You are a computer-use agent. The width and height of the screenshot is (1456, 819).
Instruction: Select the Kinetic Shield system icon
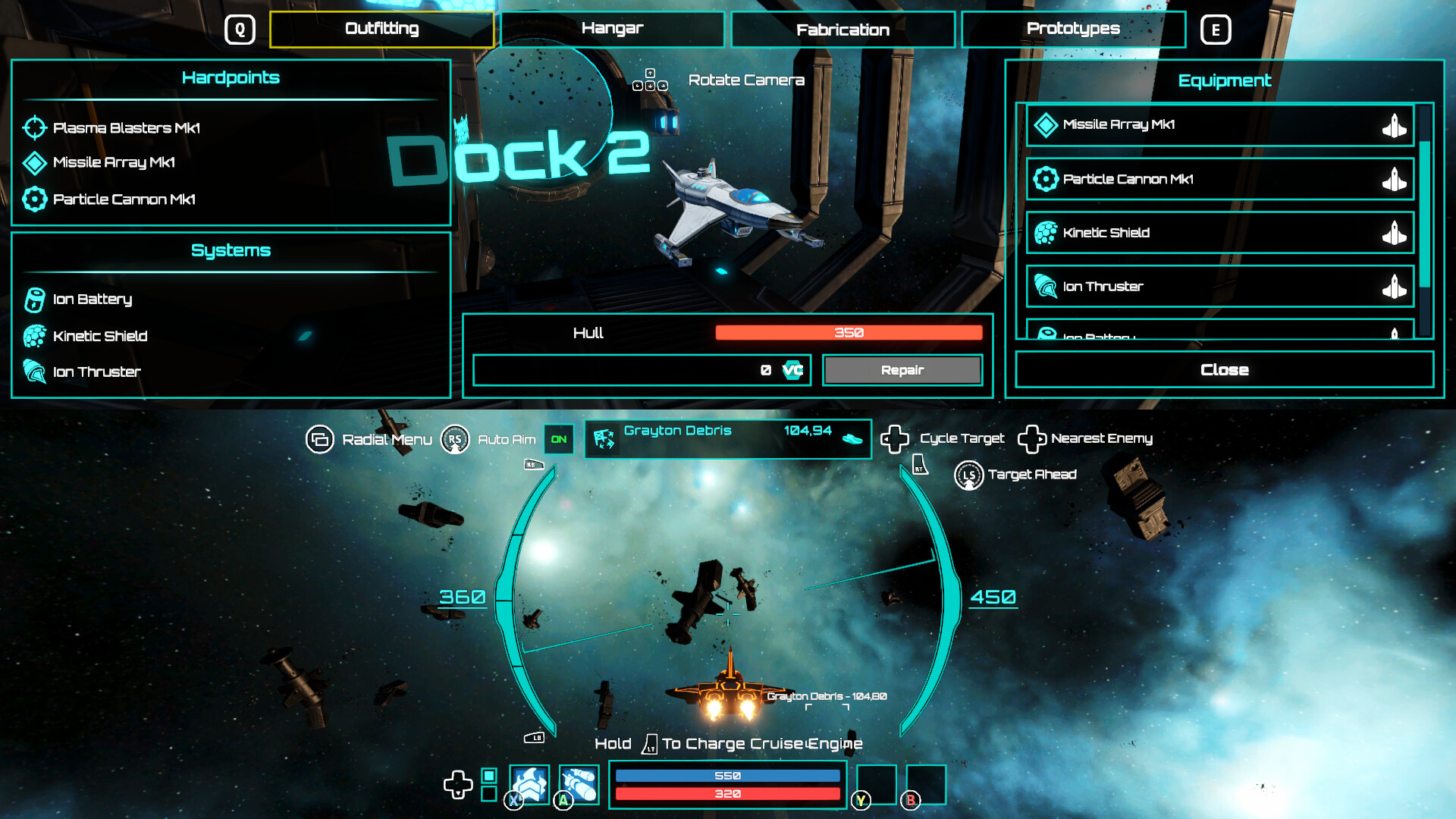[x=33, y=335]
